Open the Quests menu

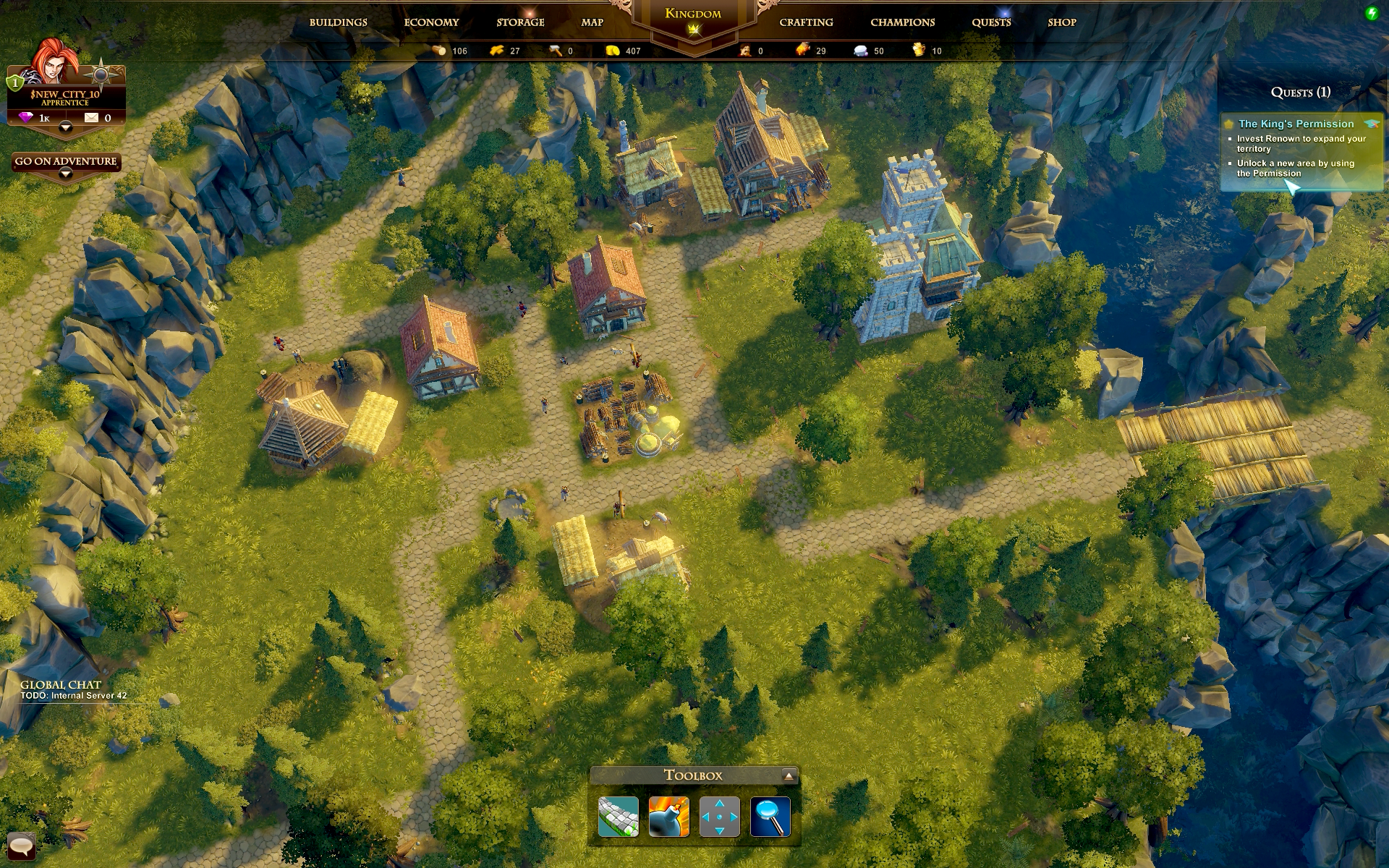coord(991,22)
